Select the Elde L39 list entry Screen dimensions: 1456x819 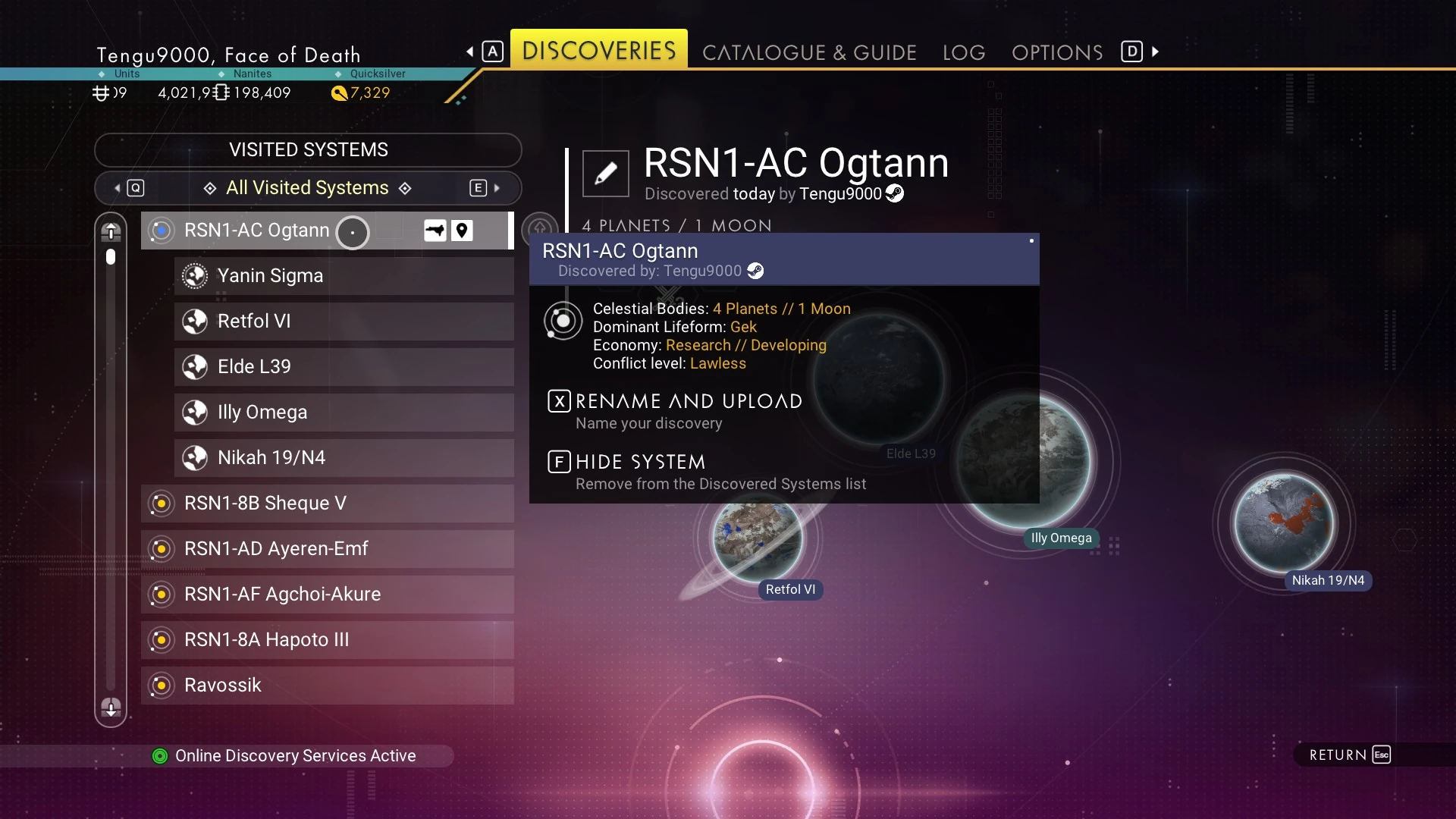[344, 367]
